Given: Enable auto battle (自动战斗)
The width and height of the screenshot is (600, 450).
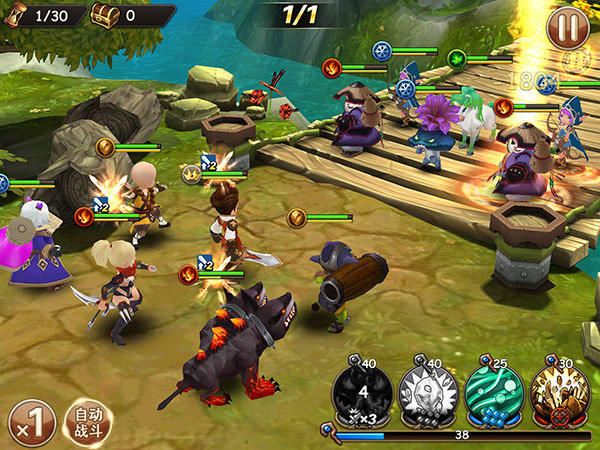Looking at the screenshot, I should [x=88, y=422].
